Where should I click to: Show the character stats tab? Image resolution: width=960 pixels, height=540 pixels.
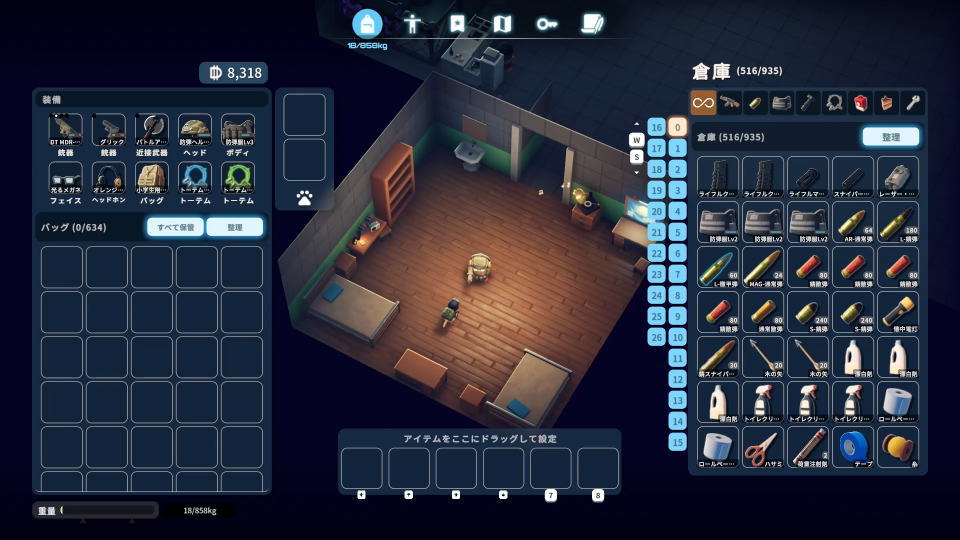coord(413,23)
